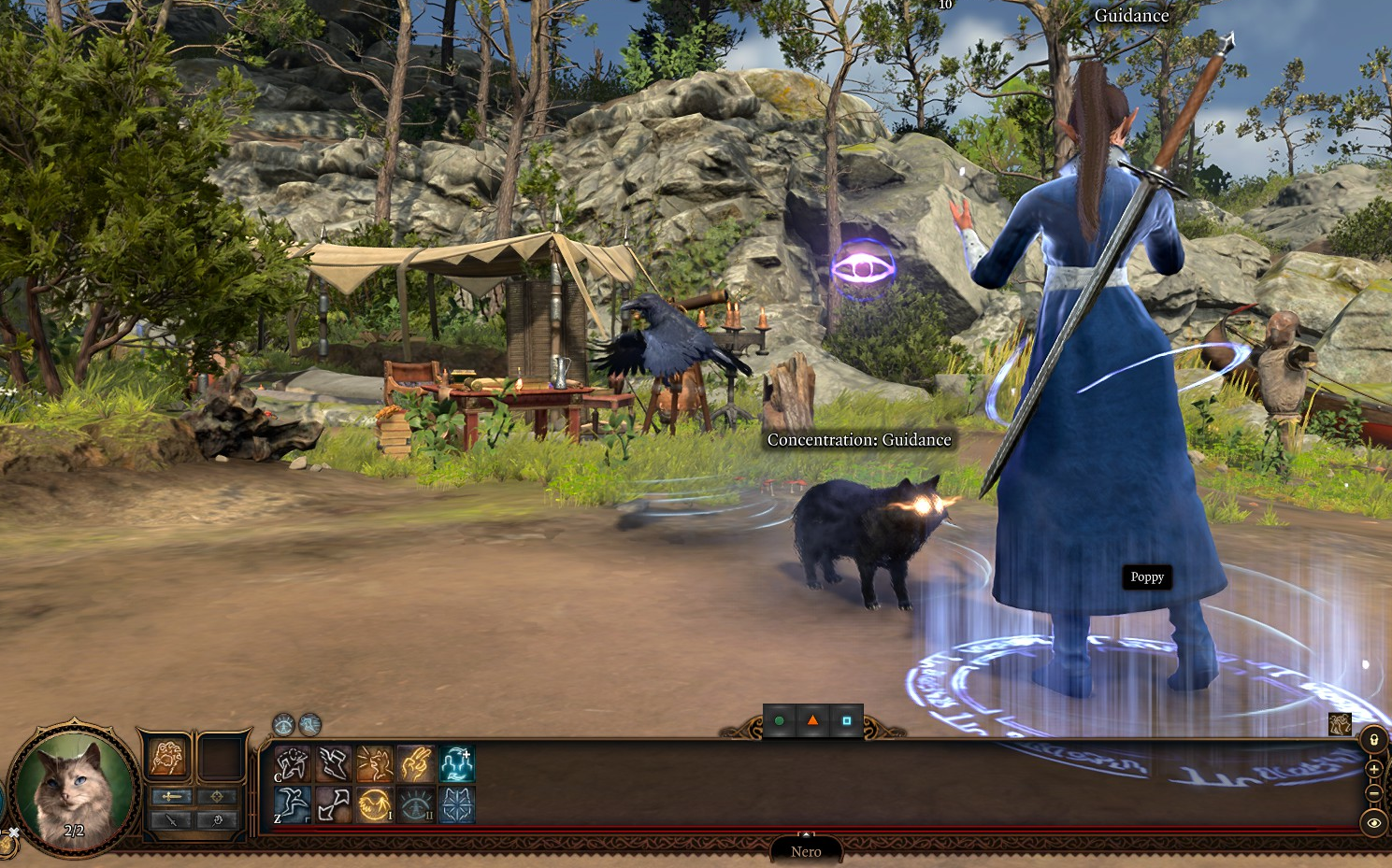
Task: Activate the golden hand gesture ability
Action: [x=416, y=763]
